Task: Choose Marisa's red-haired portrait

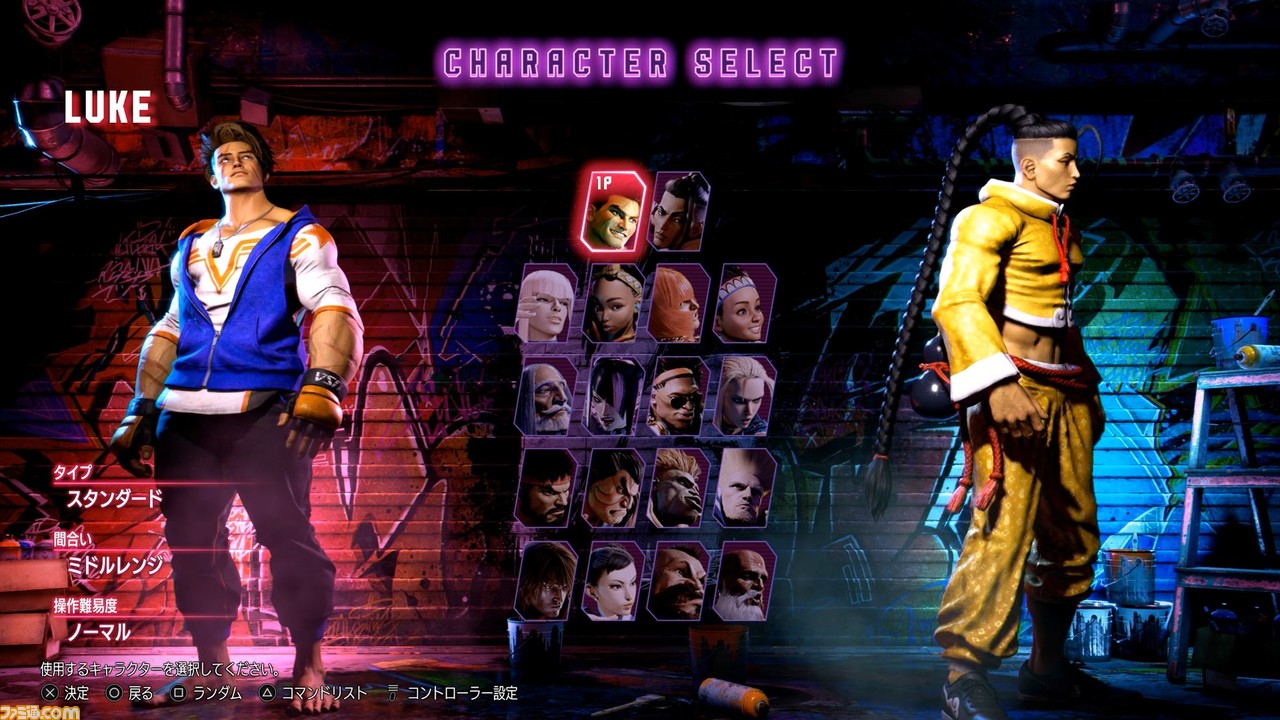Action: (678, 304)
